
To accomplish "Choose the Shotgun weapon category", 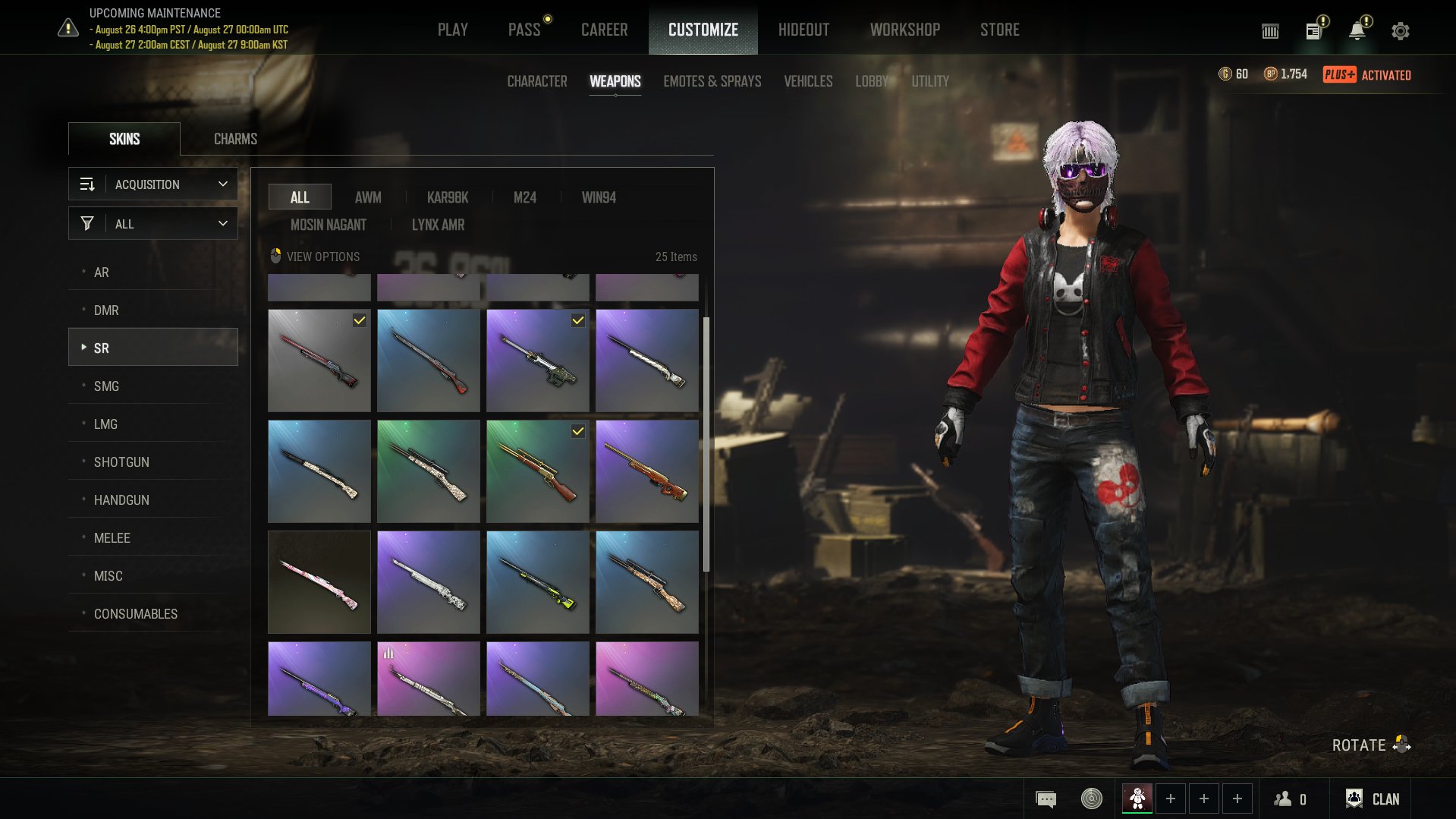I will coord(121,462).
